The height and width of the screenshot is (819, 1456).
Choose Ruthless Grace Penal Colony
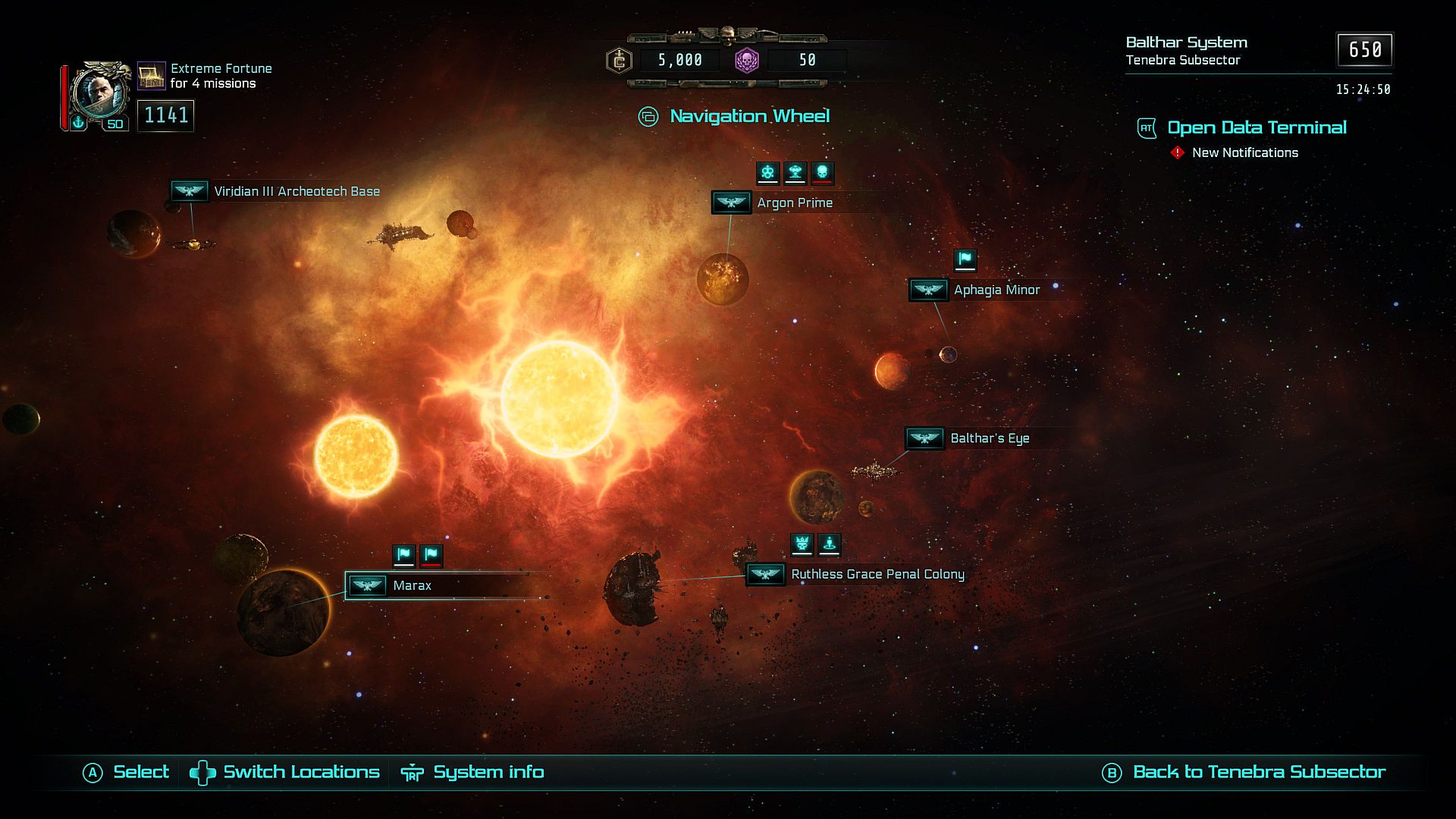877,574
